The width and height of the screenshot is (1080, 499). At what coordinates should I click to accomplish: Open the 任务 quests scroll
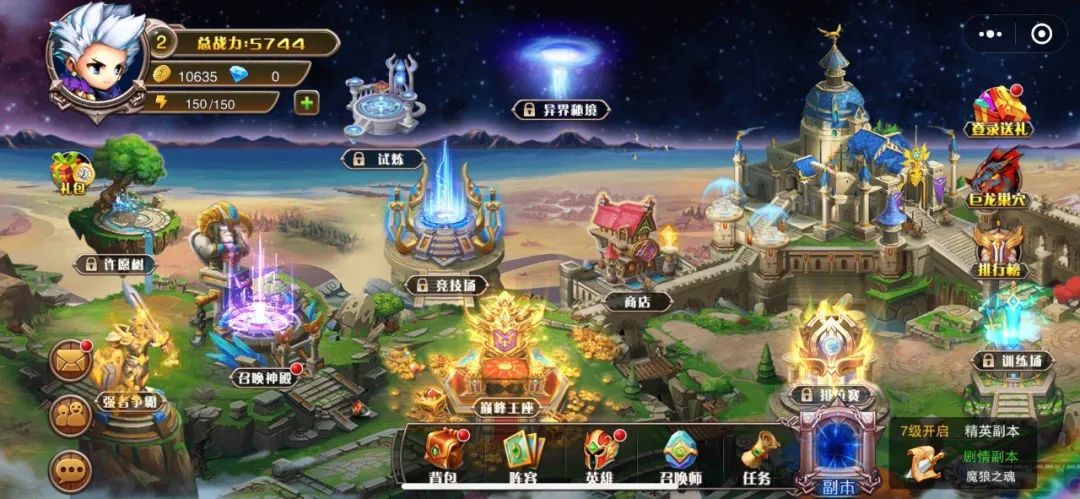(757, 455)
